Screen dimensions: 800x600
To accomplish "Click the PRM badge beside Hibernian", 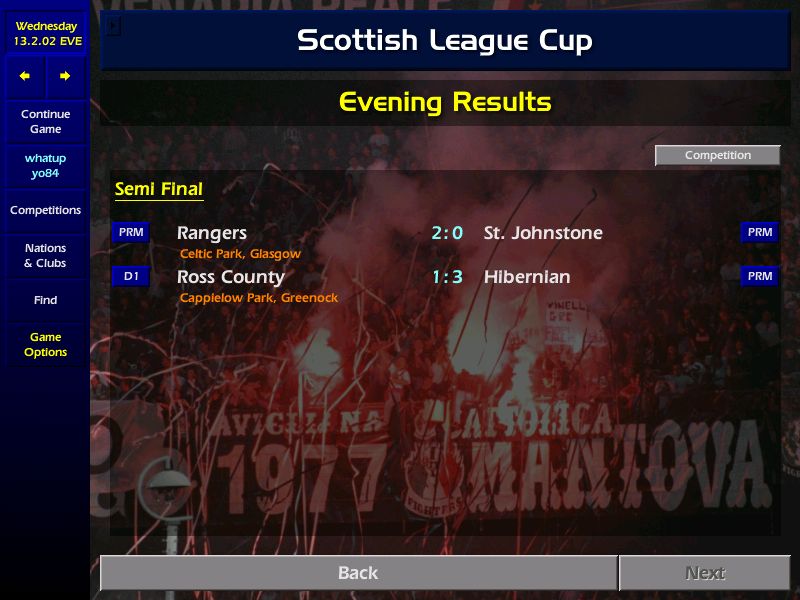I will [759, 276].
